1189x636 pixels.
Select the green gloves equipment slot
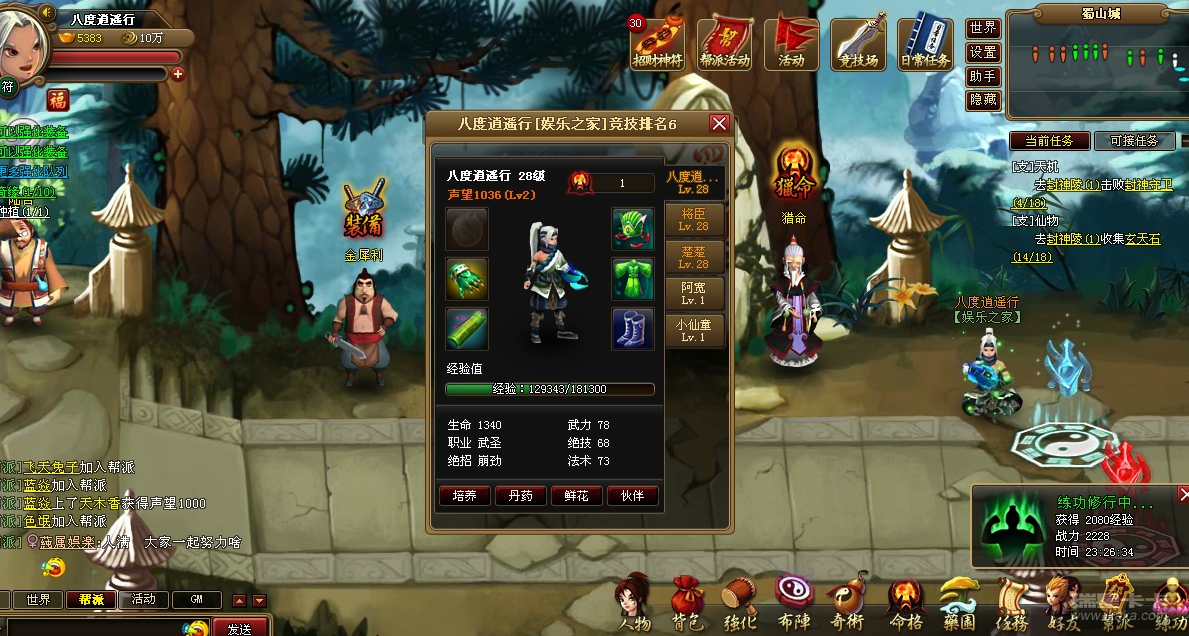[467, 278]
